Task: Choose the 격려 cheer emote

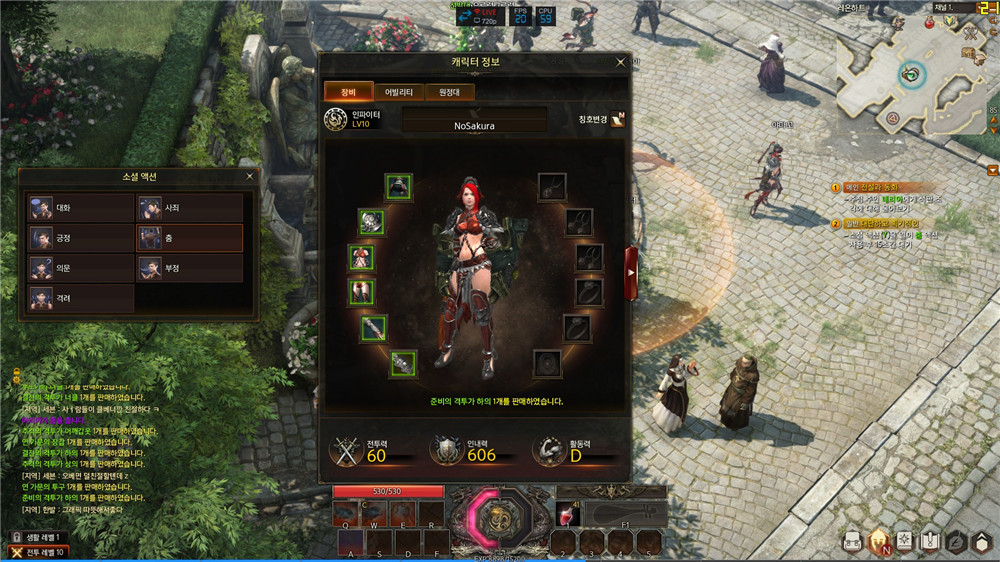Action: [x=81, y=298]
